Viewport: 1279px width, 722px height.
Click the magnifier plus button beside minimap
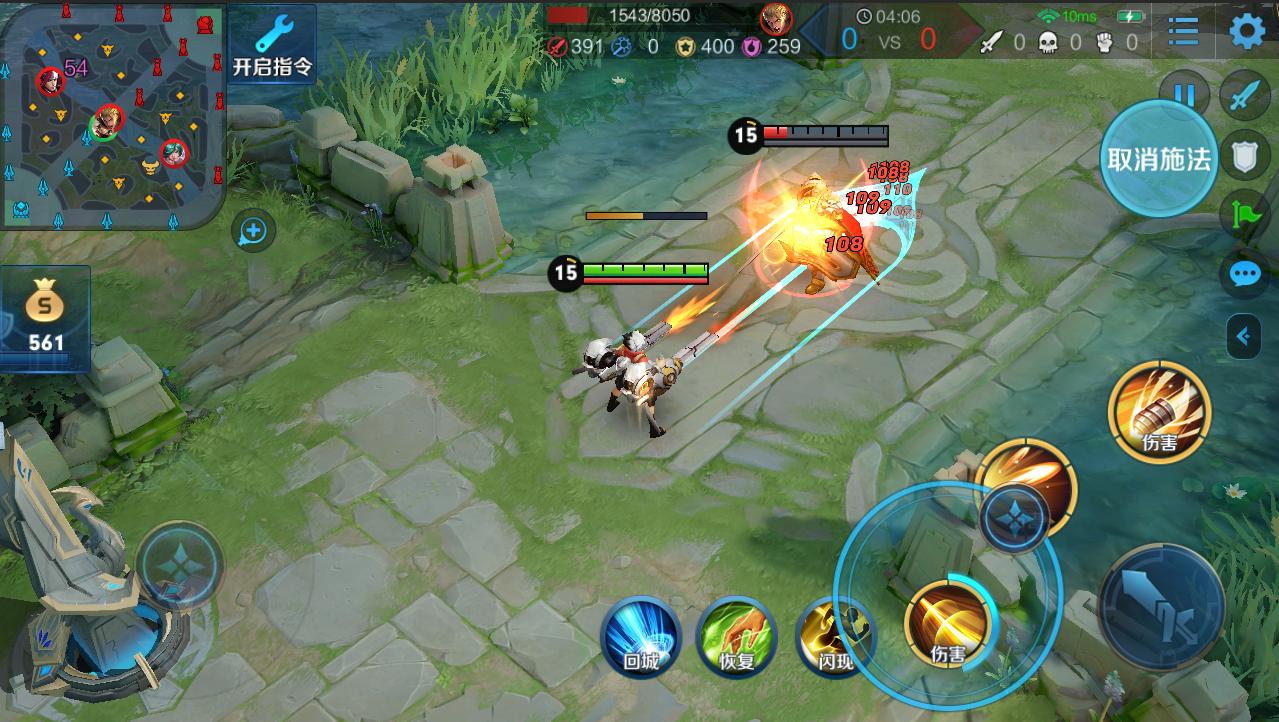(253, 232)
